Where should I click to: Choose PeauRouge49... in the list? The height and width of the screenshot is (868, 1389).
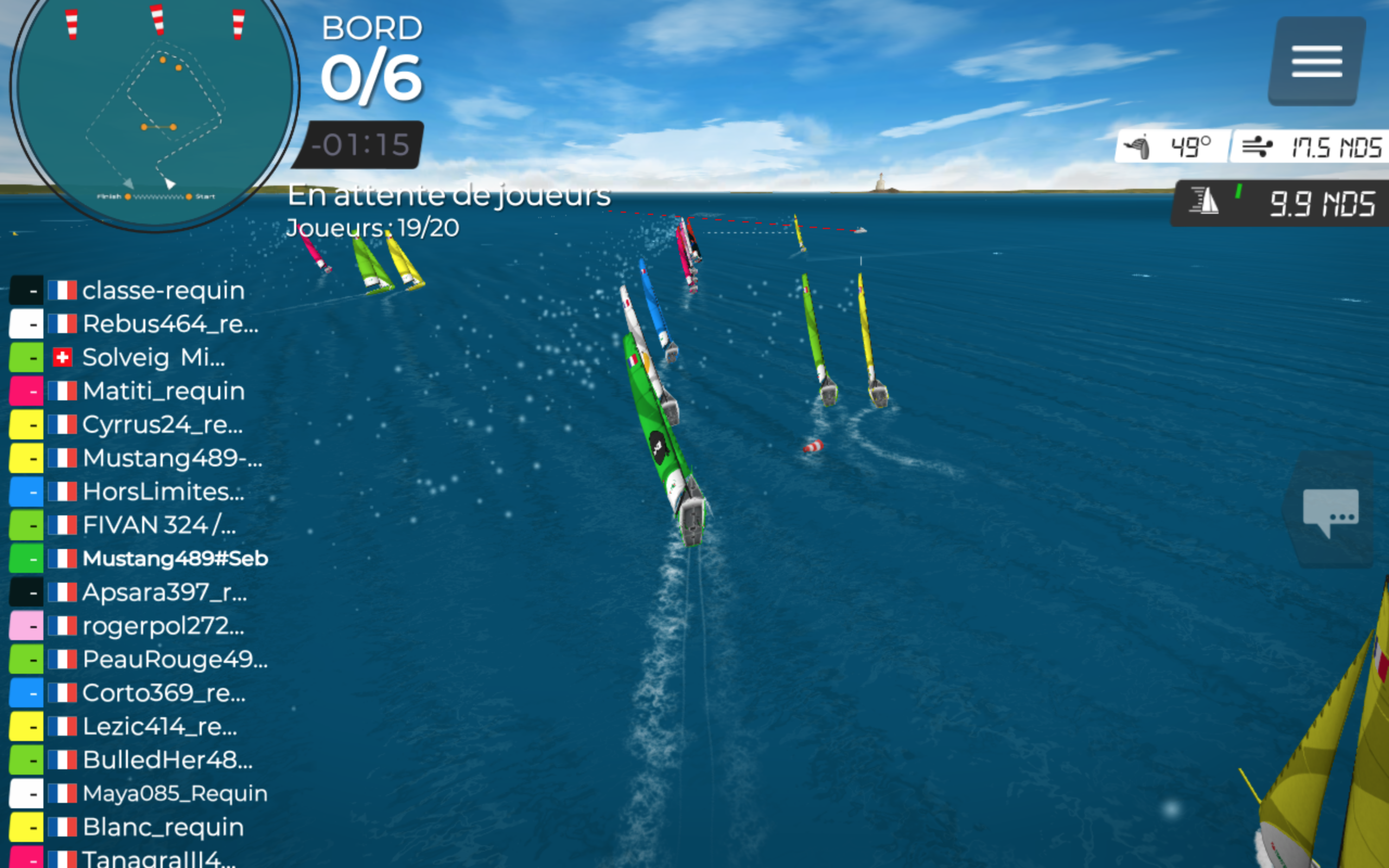175,659
